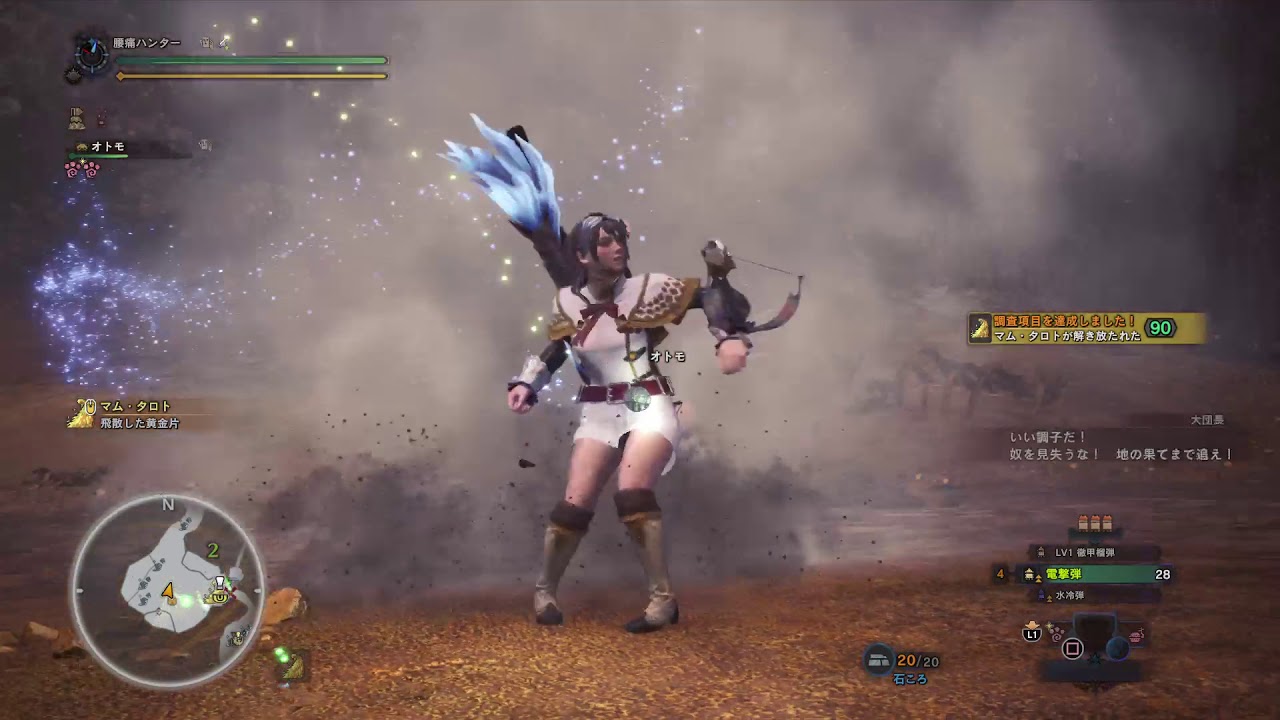
Task: Click the マム・タロト gold fragment pickup notice
Action: (130, 414)
